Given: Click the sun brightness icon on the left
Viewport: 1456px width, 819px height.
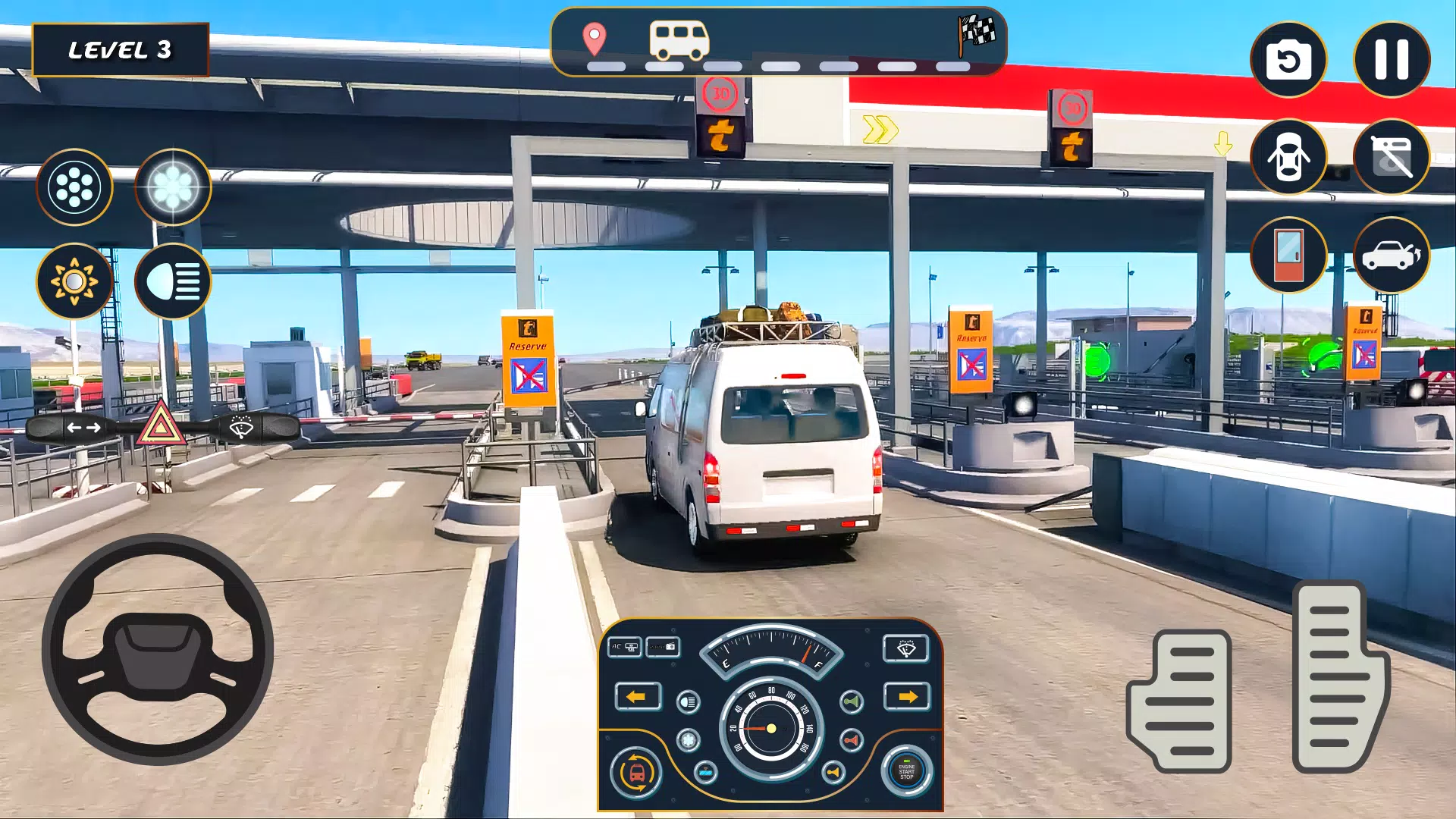Looking at the screenshot, I should click(x=74, y=281).
